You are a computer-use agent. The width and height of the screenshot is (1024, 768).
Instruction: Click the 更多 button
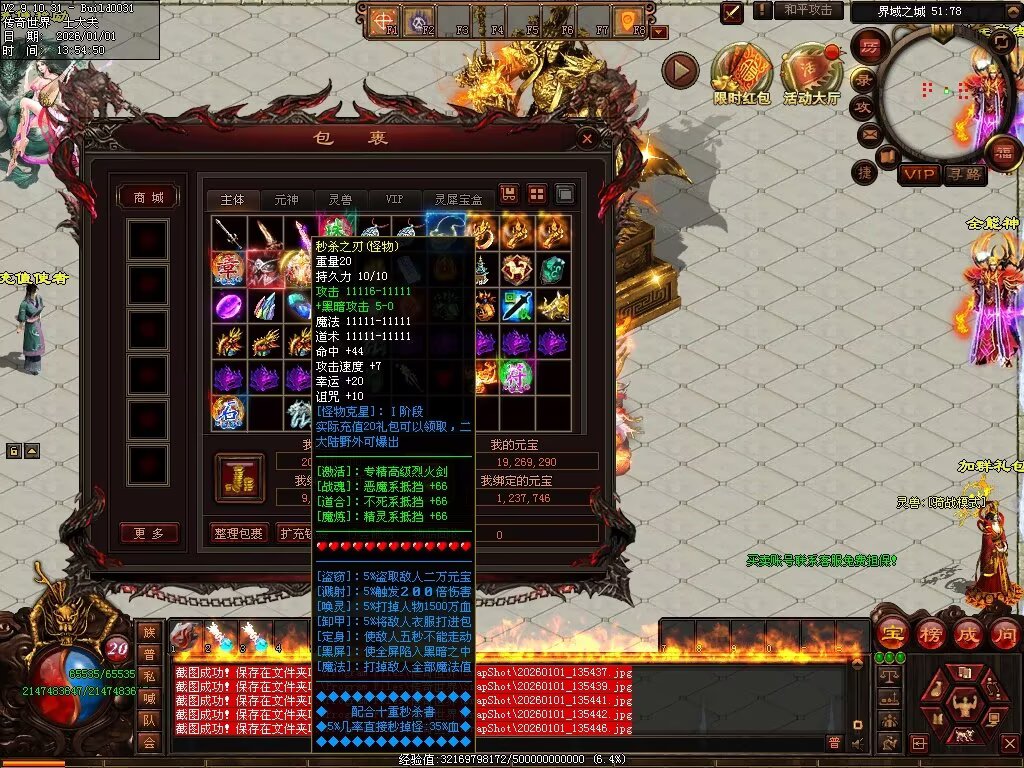[x=149, y=534]
